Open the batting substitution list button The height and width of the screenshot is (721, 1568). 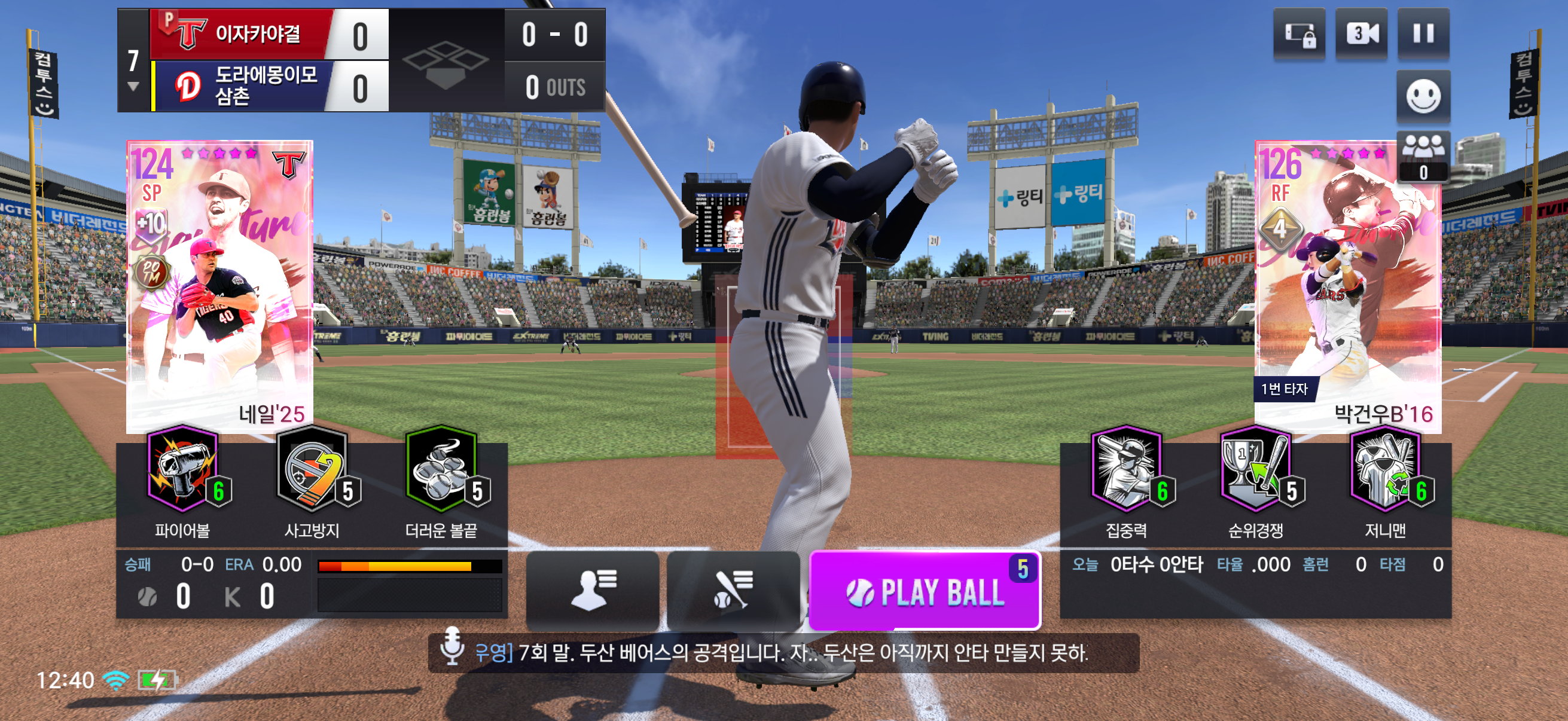click(733, 589)
